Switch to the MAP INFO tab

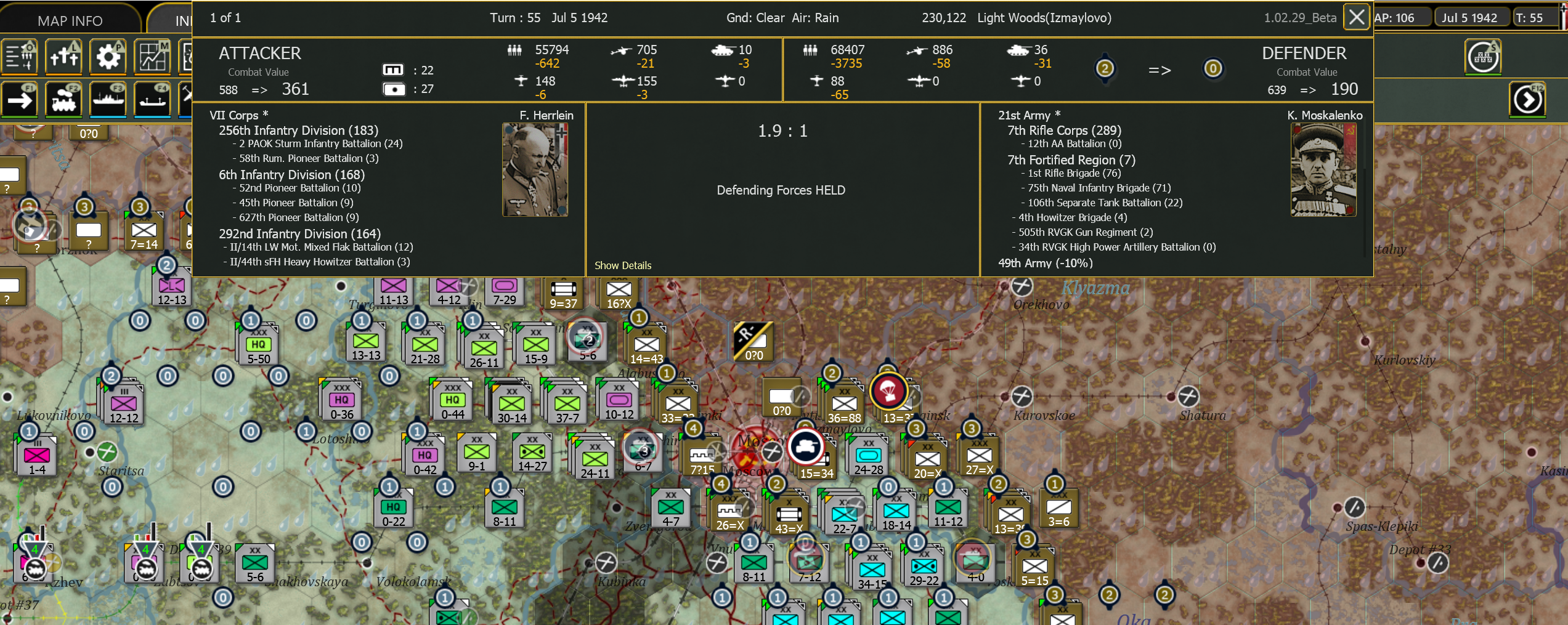point(68,20)
